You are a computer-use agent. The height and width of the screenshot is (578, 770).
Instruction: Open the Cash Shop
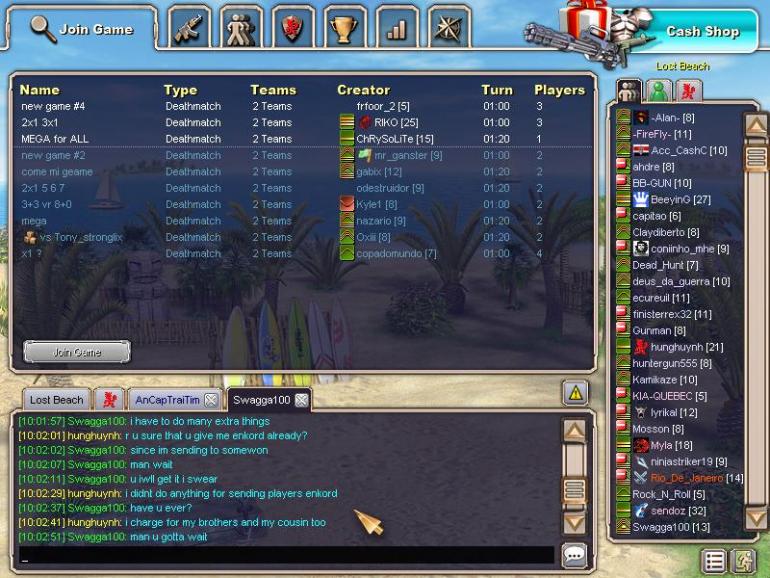pyautogui.click(x=701, y=31)
